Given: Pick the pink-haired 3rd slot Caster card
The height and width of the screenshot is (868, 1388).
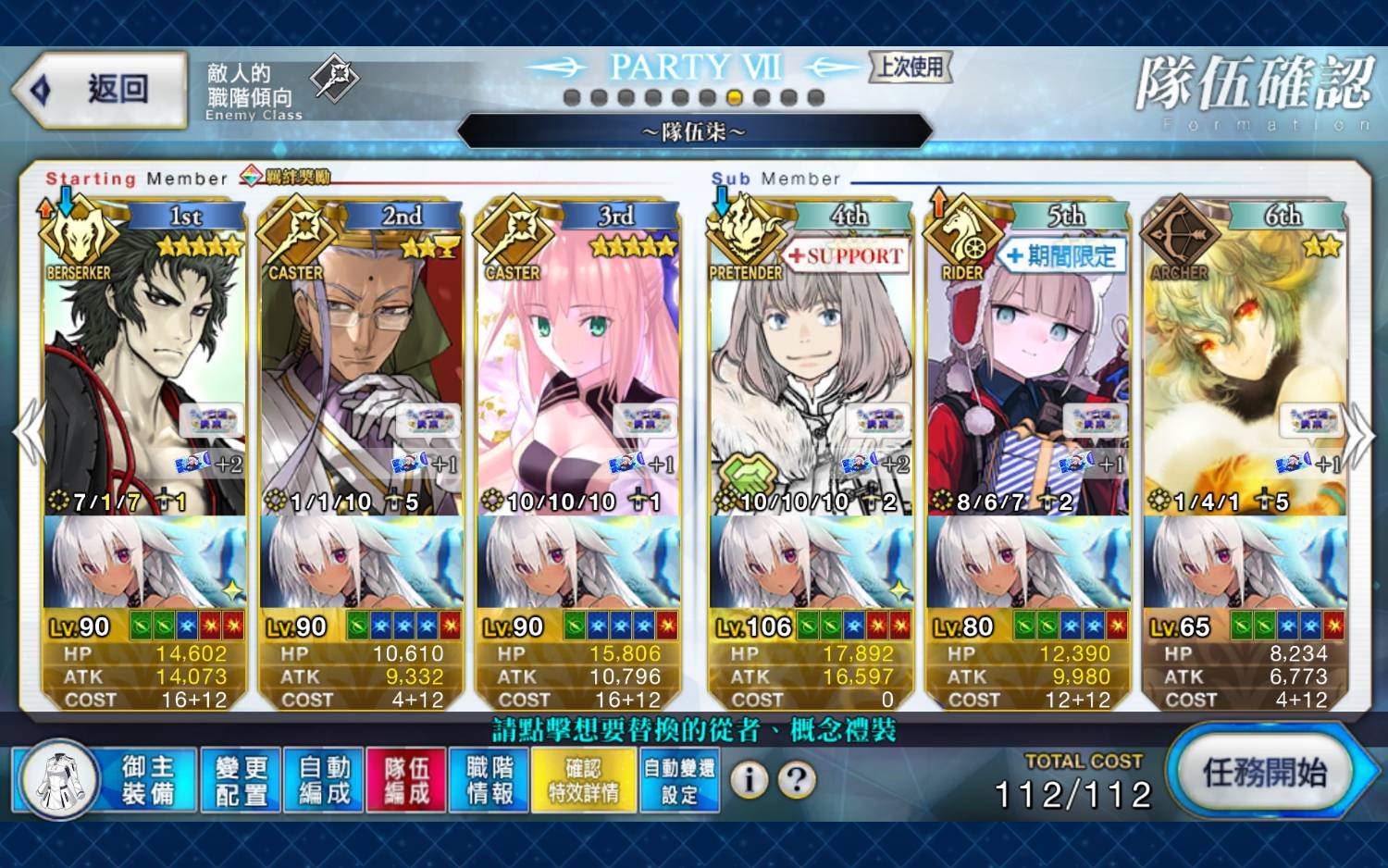Looking at the screenshot, I should (x=578, y=370).
